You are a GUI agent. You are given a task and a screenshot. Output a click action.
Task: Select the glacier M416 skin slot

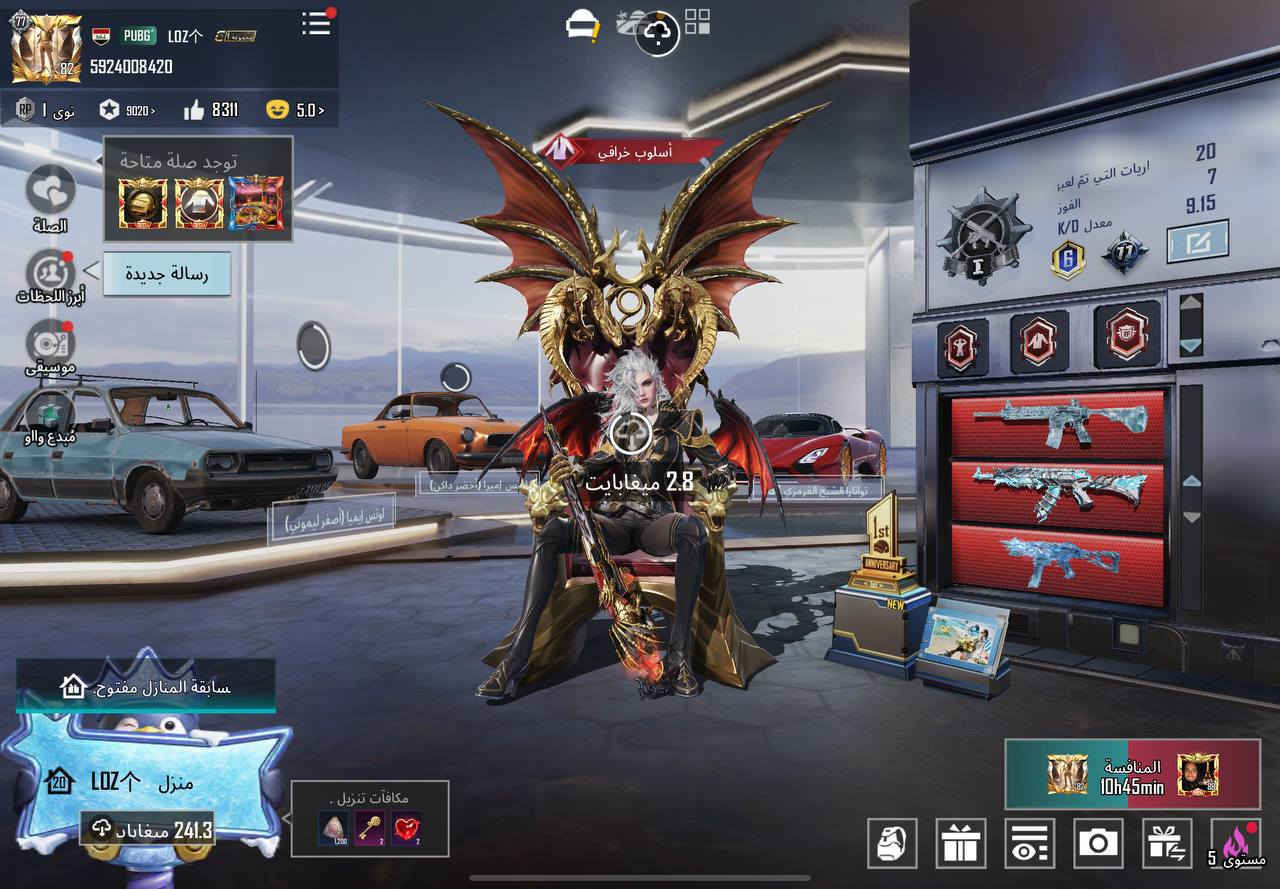coord(1058,422)
